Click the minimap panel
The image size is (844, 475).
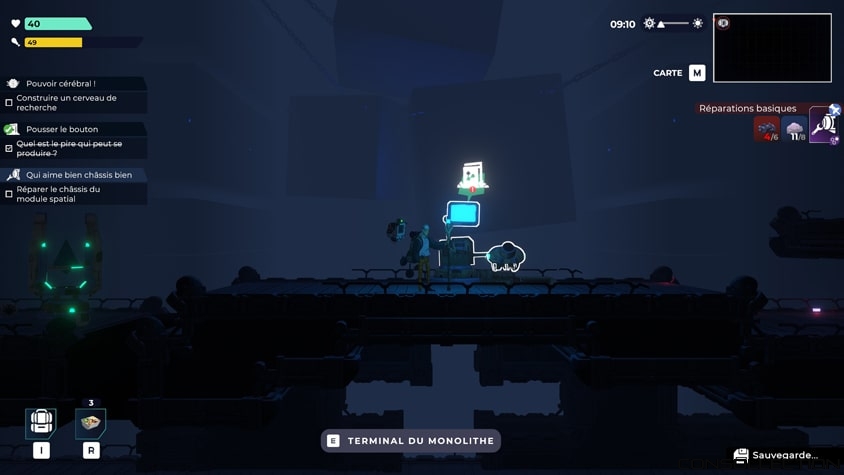(772, 48)
